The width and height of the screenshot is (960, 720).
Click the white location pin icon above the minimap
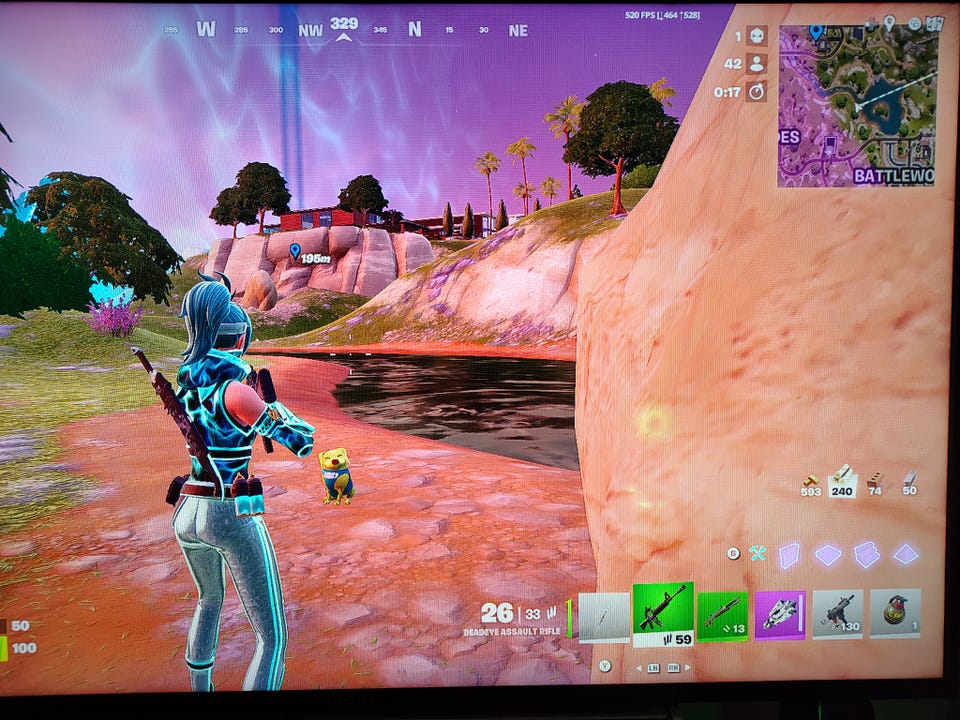coord(889,21)
